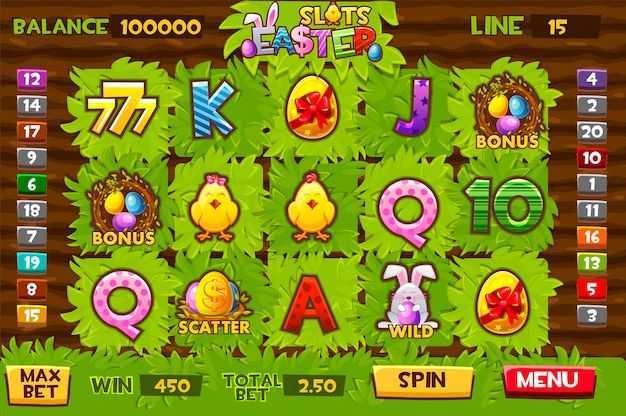Viewport: 626px width, 416px height.
Task: Show payline number 8
Action: point(32,289)
